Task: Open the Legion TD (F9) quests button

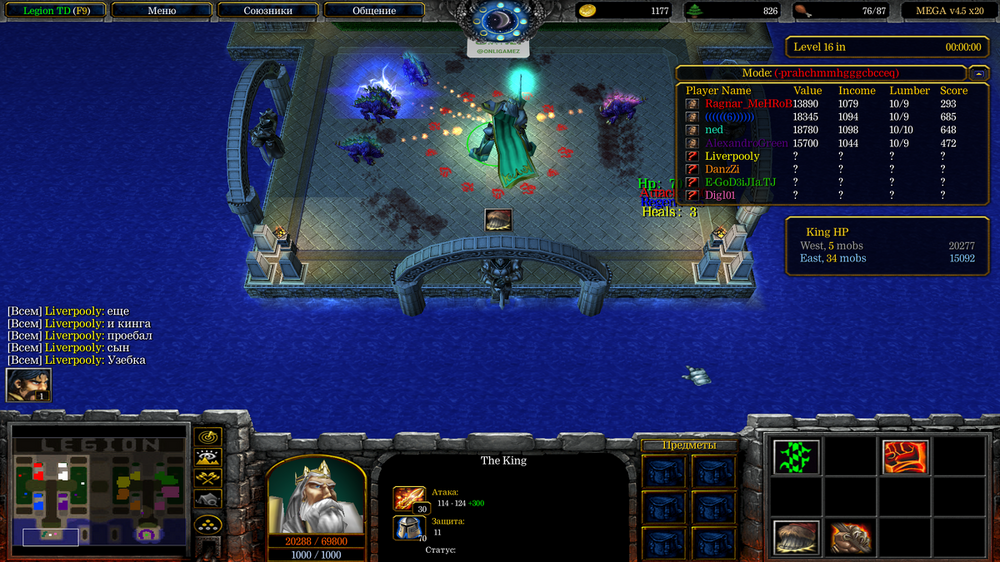Action: pos(53,11)
